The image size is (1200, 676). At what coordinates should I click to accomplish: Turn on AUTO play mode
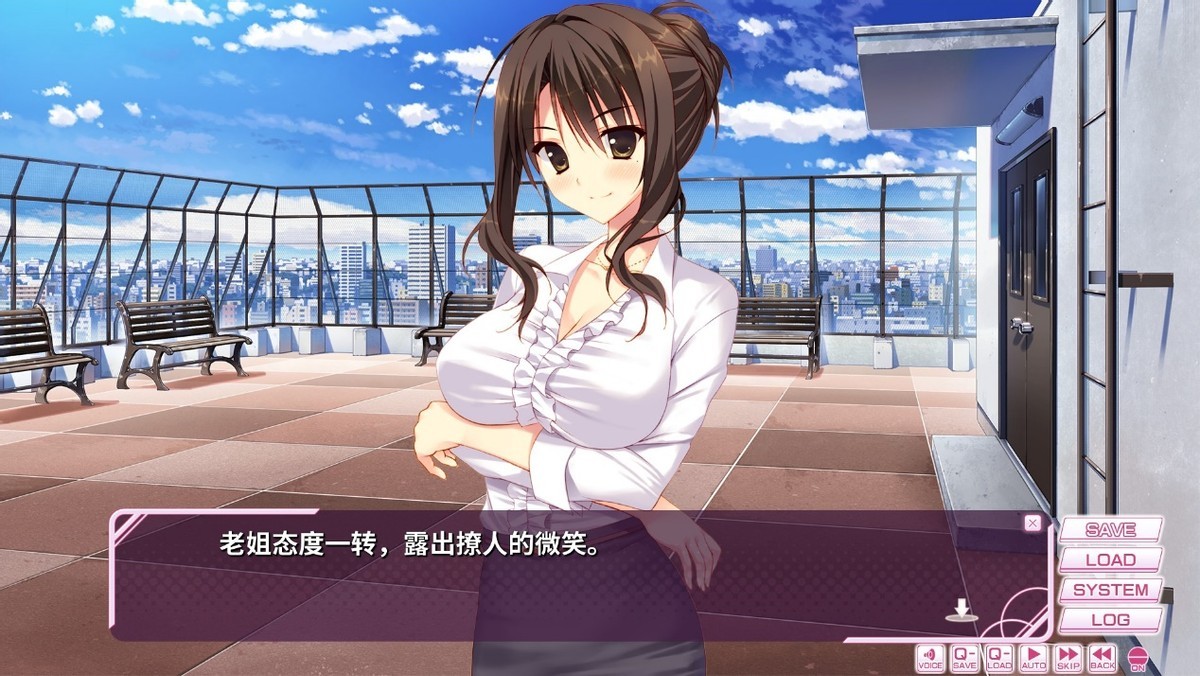1034,657
